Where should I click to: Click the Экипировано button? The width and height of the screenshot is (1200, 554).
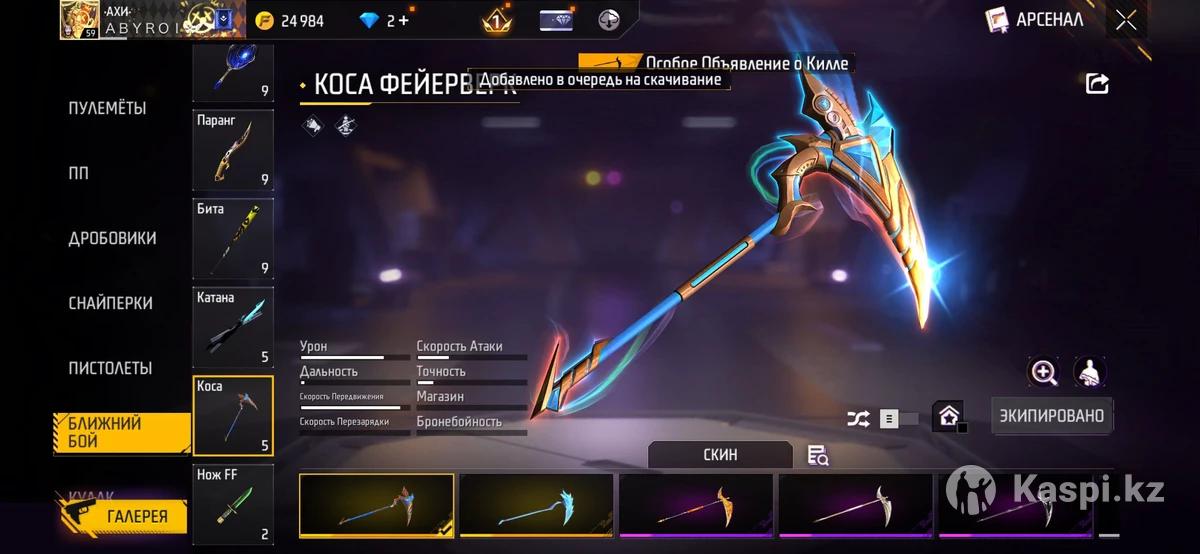click(x=1053, y=415)
